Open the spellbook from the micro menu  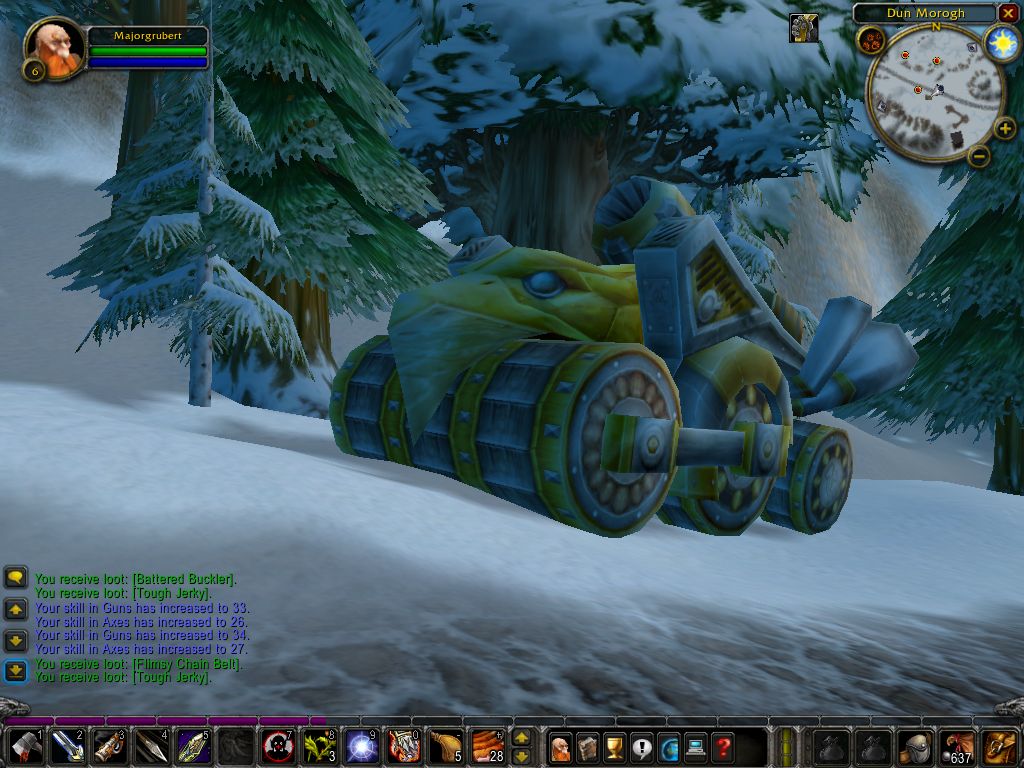[x=588, y=746]
